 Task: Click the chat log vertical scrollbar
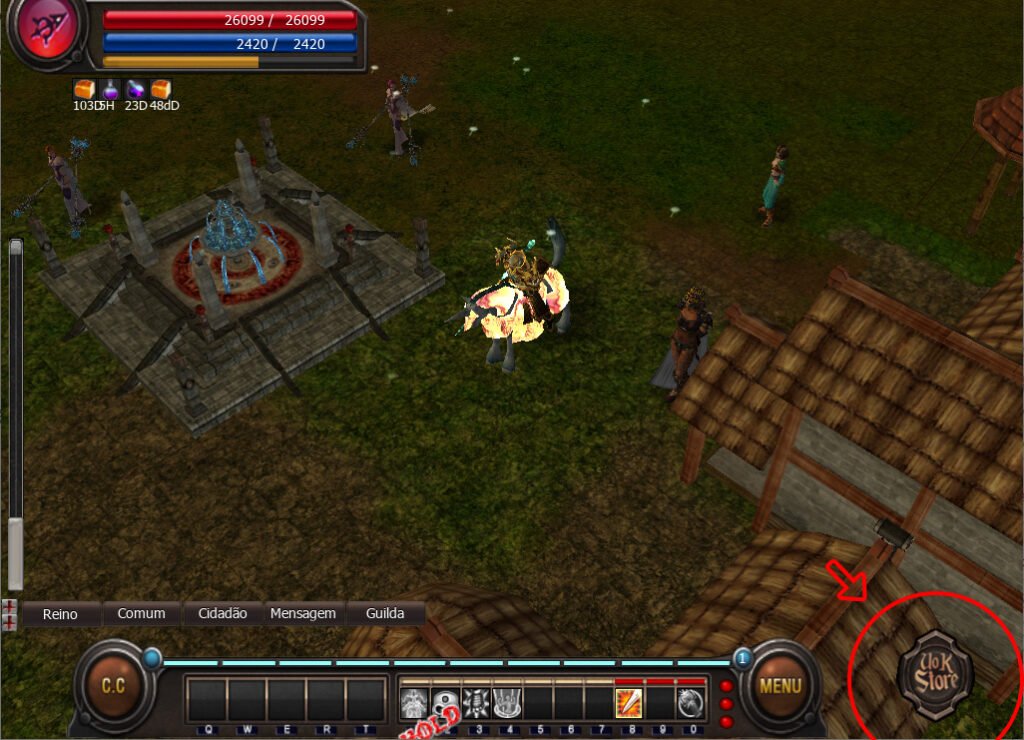(15, 412)
